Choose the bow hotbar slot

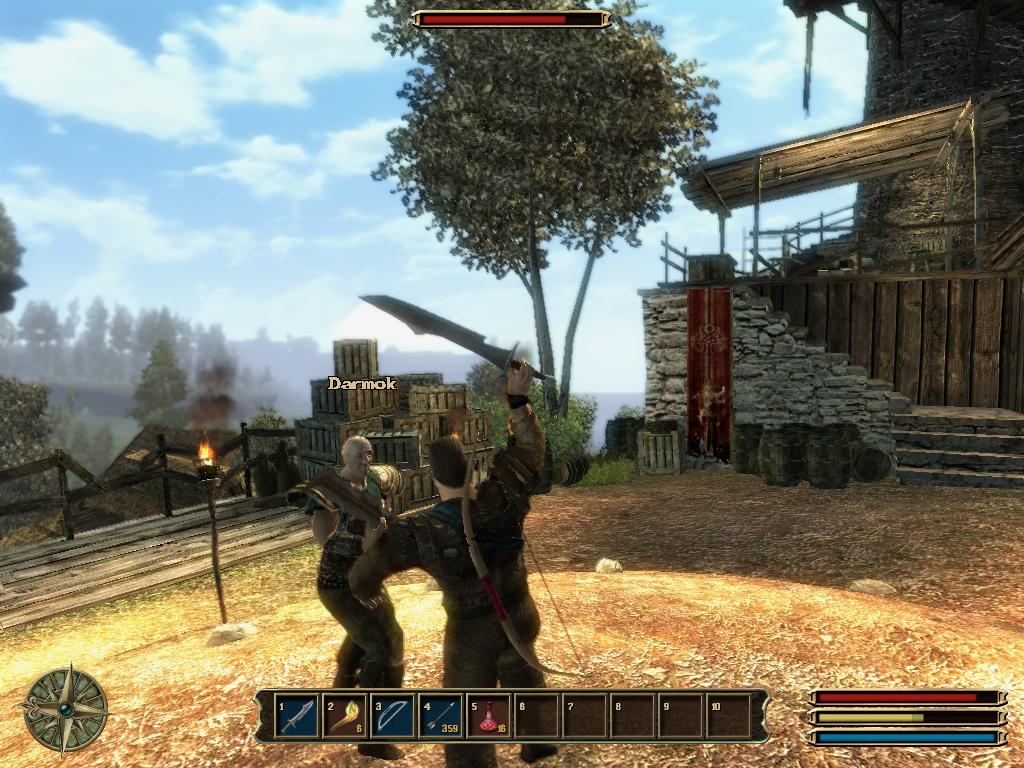394,716
